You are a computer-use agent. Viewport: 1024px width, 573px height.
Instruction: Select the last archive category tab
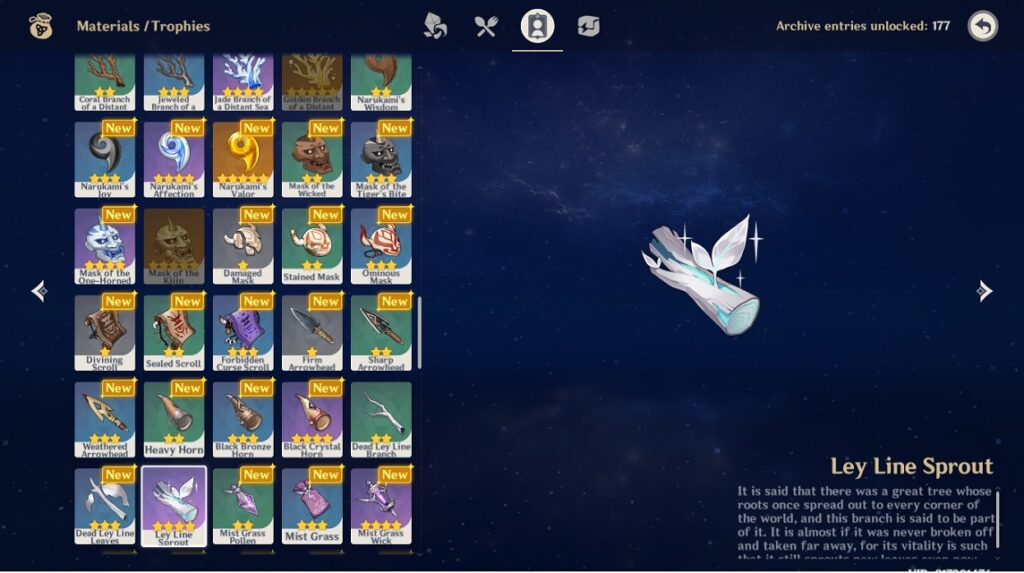click(x=588, y=26)
